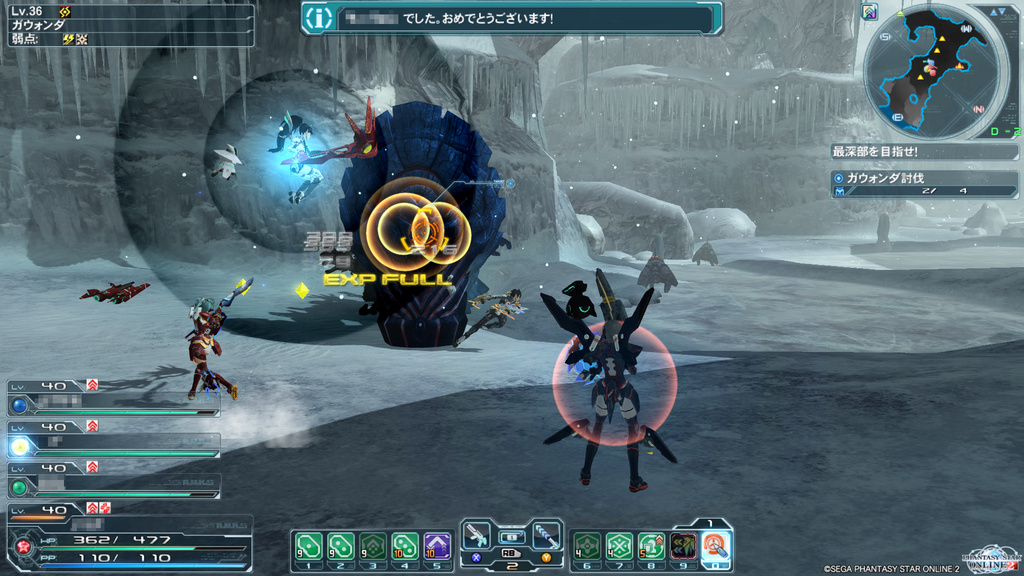Select the highlighted orange icon in slot 0

(x=715, y=546)
